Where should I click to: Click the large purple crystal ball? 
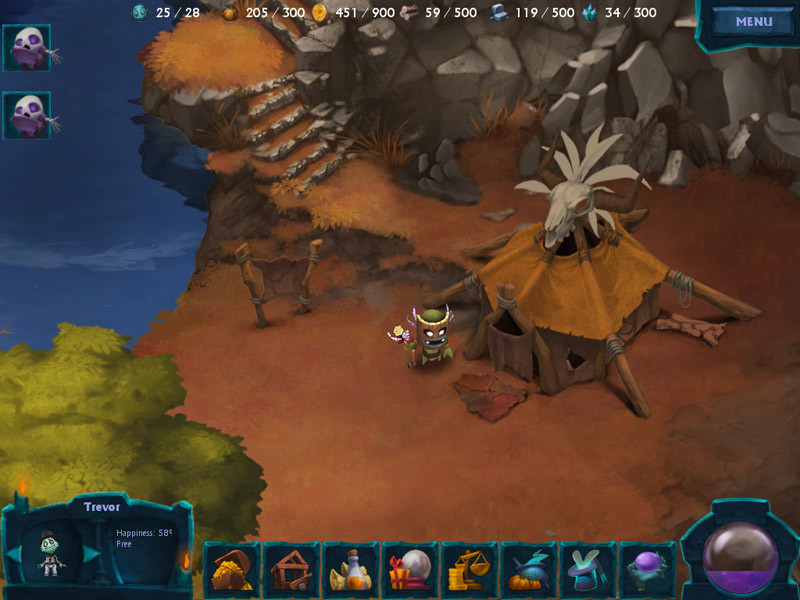point(740,555)
